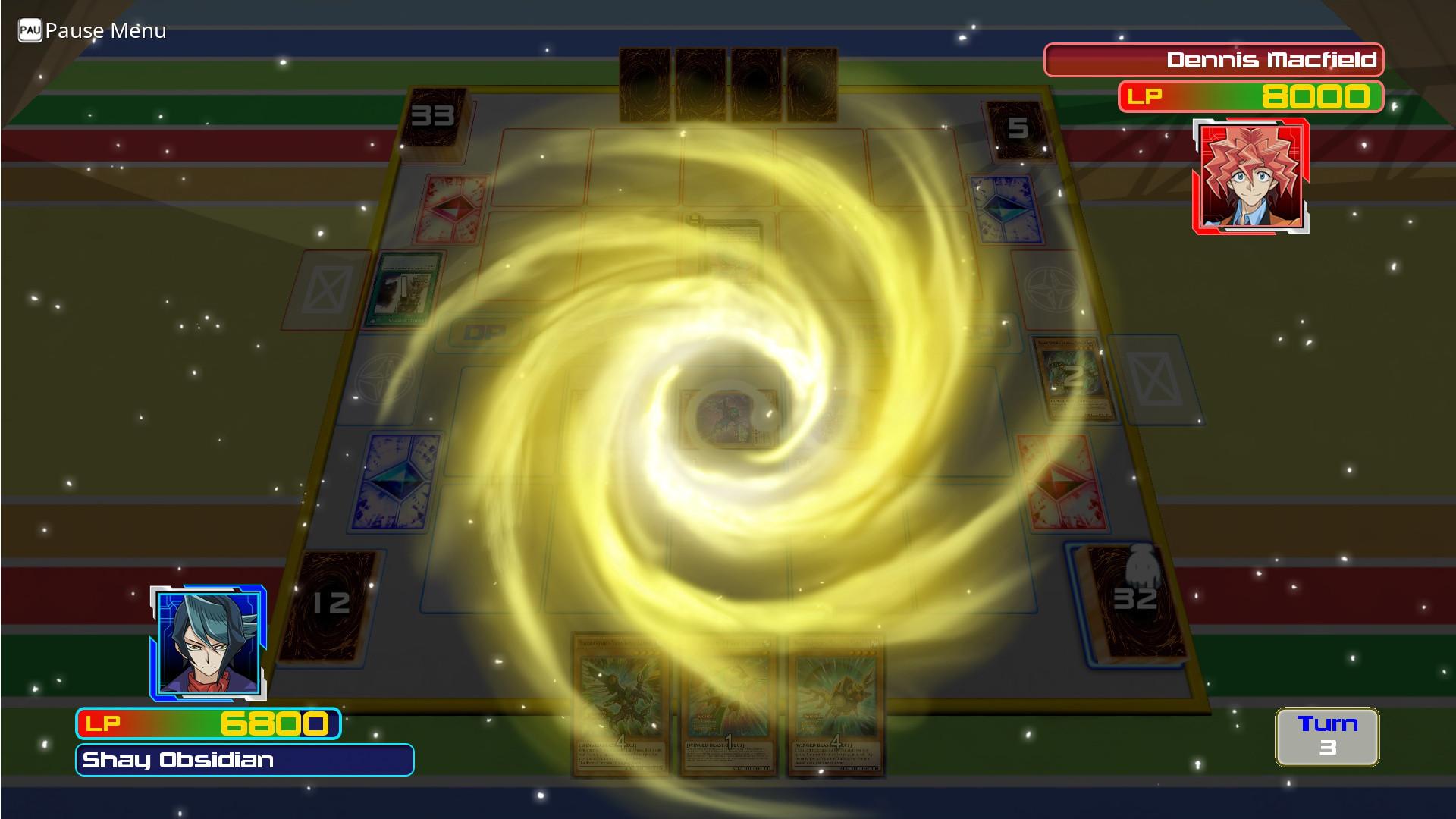Click the Dennis Macfield name banner
1456x819 pixels.
click(1213, 61)
